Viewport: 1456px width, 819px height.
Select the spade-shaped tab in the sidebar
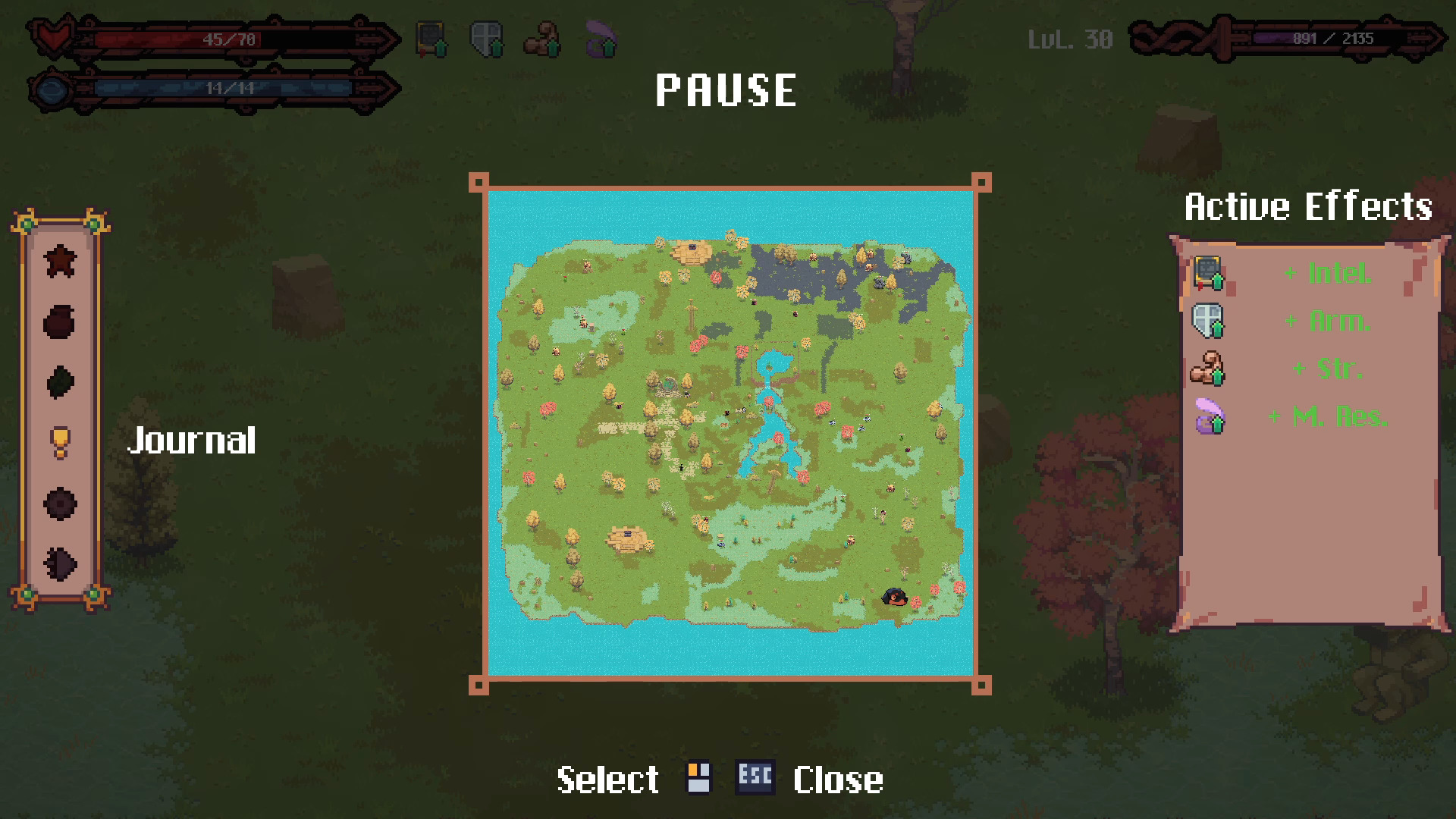tap(60, 563)
